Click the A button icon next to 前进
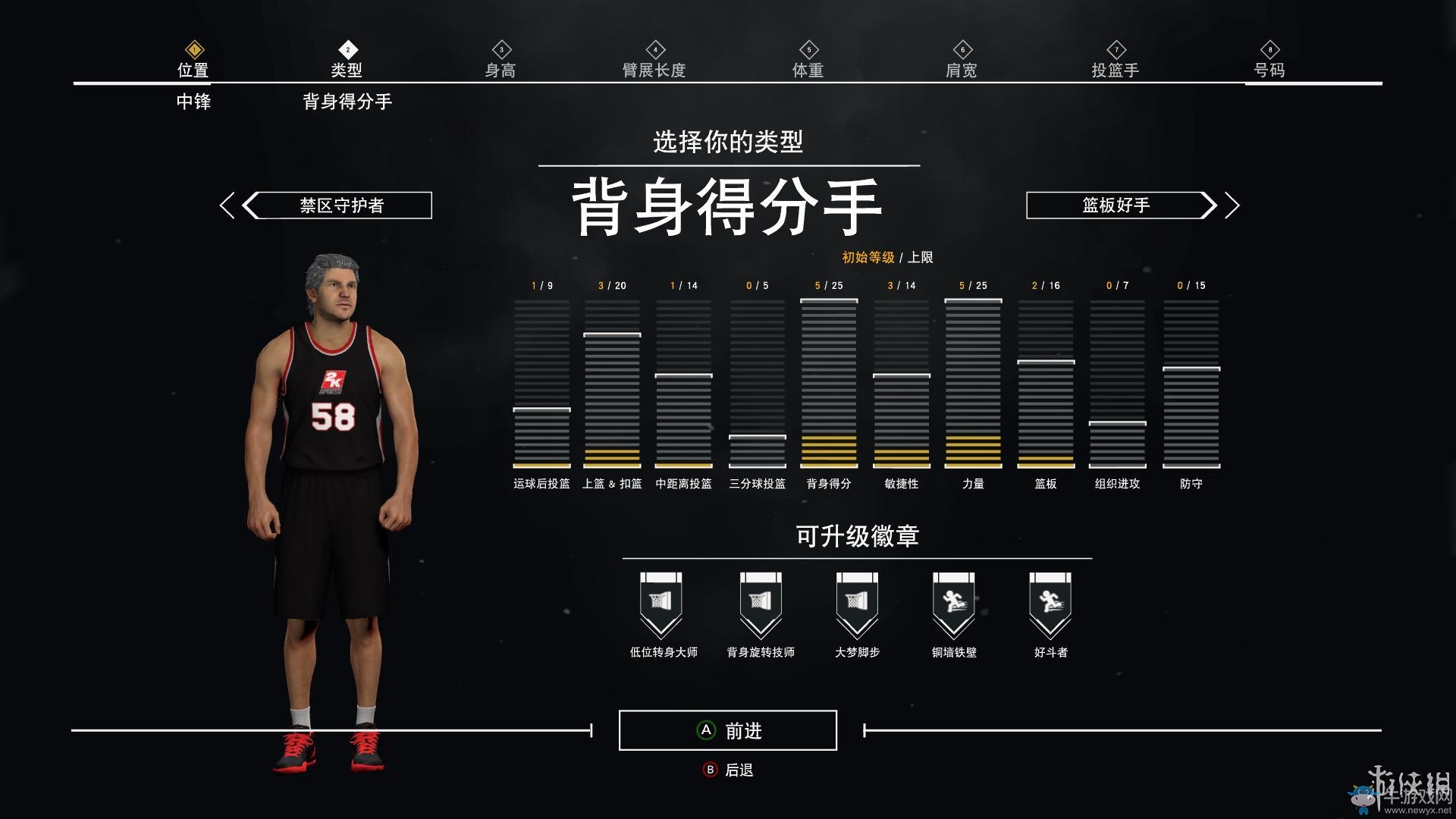Viewport: 1456px width, 819px height. (705, 730)
